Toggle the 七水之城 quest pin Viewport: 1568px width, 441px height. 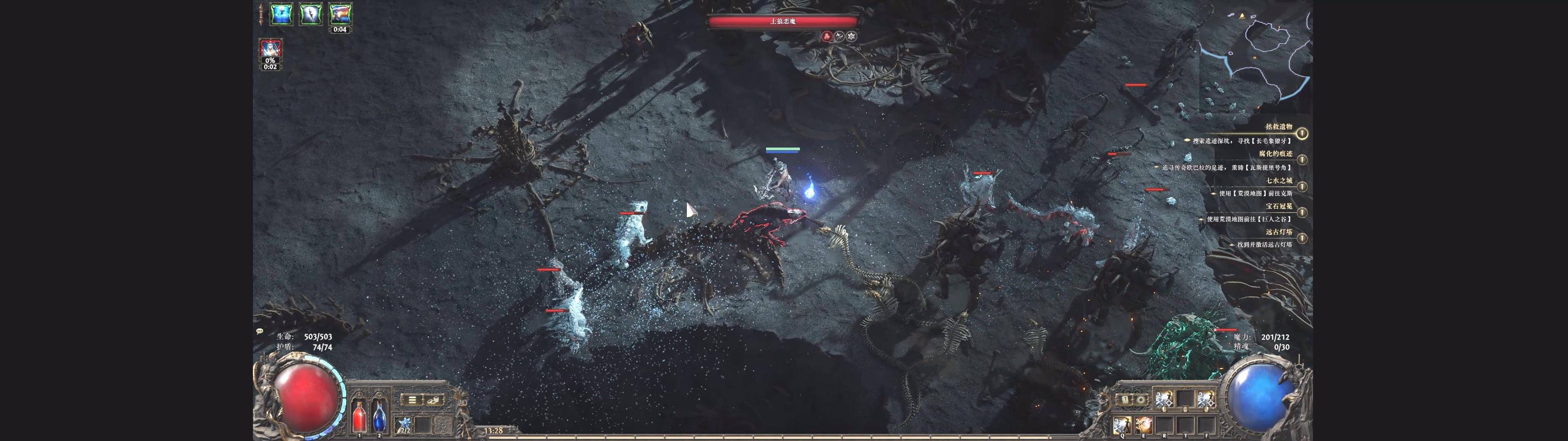1301,186
